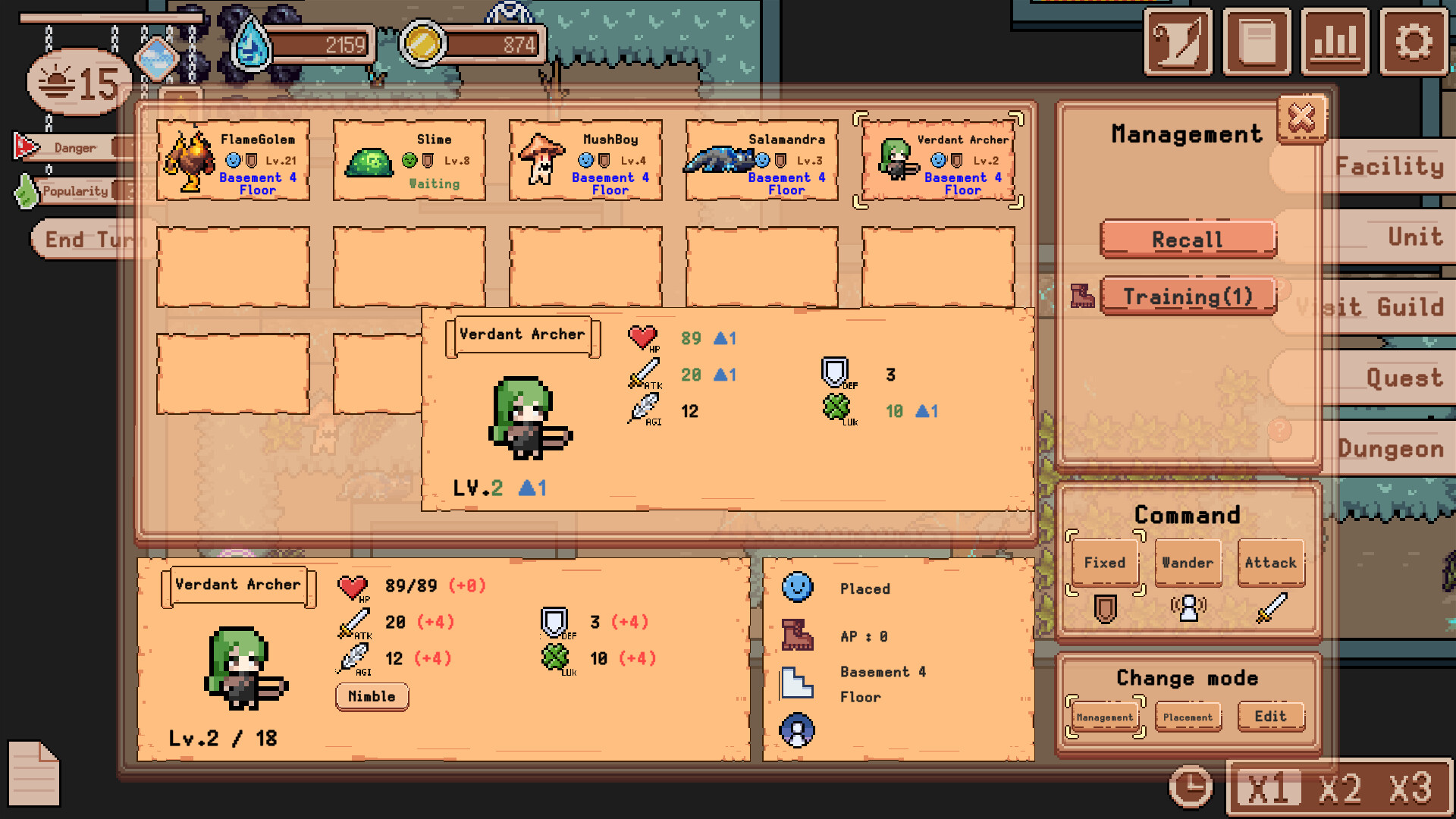The width and height of the screenshot is (1456, 819).
Task: Click the shield icon under Fixed command
Action: click(x=1105, y=607)
